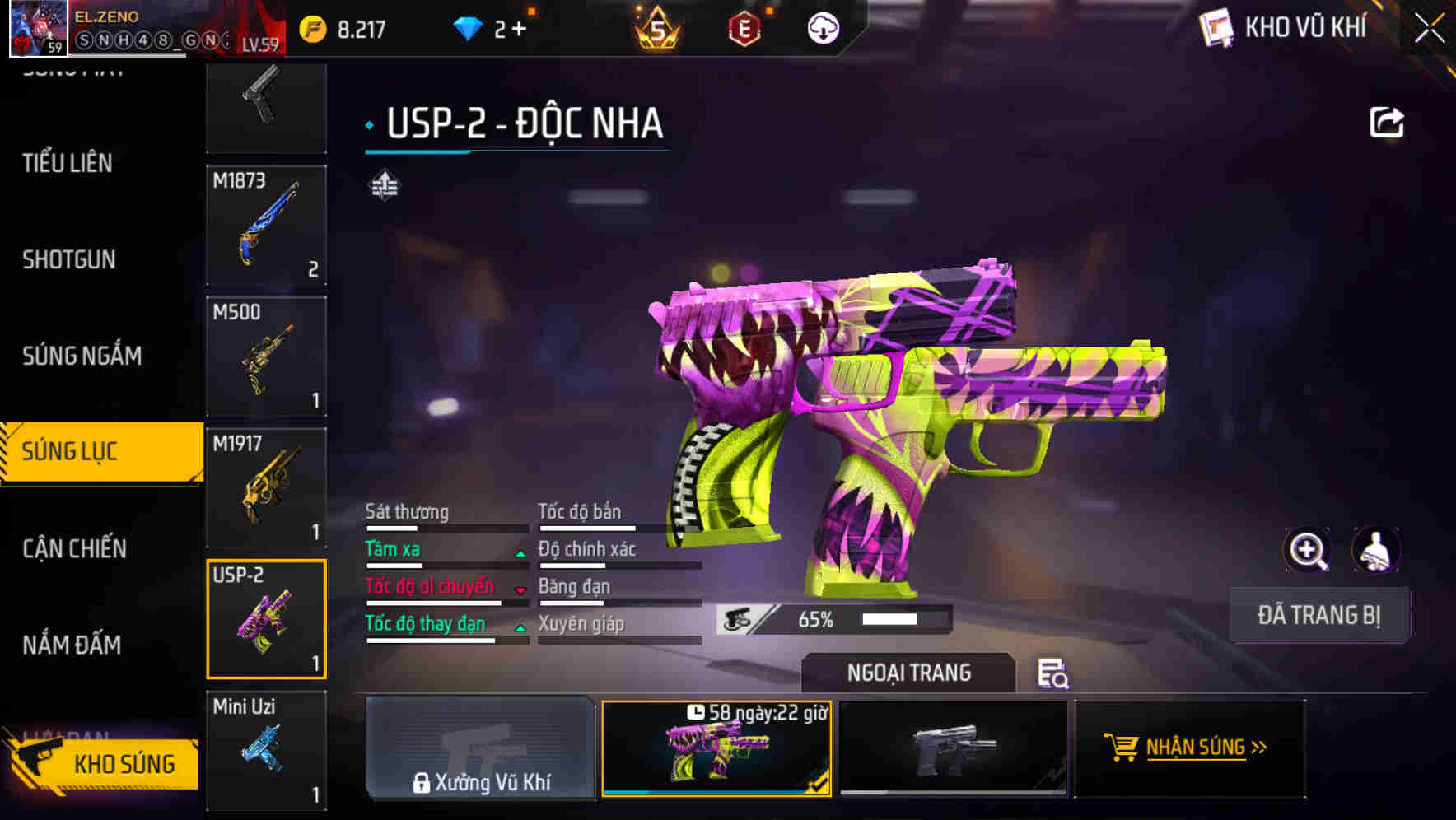The image size is (1456, 820).
Task: Select the Mini Uzi thumbnail in weapon list
Action: click(x=265, y=749)
